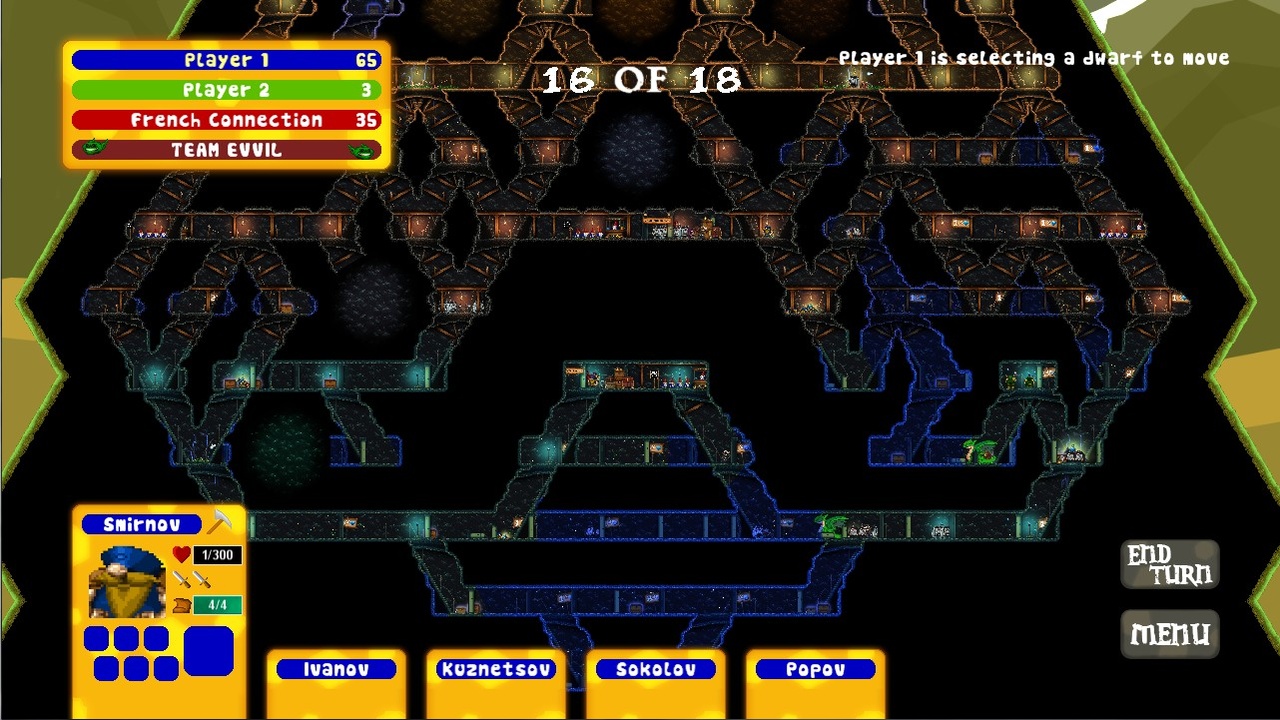This screenshot has width=1280, height=720.
Task: Switch to the Kuznetsov dwarf card
Action: point(495,669)
